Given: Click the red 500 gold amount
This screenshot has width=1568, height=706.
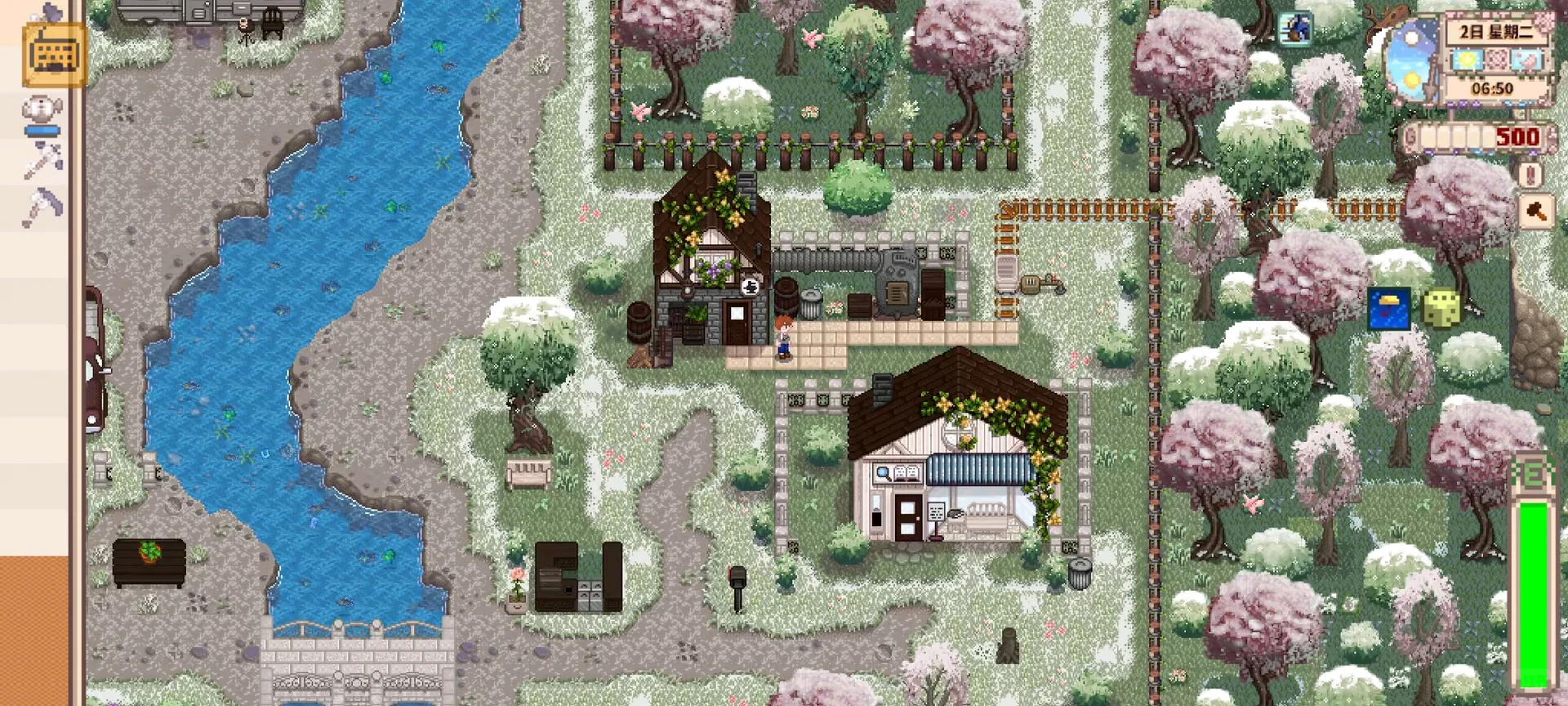Looking at the screenshot, I should [1517, 136].
